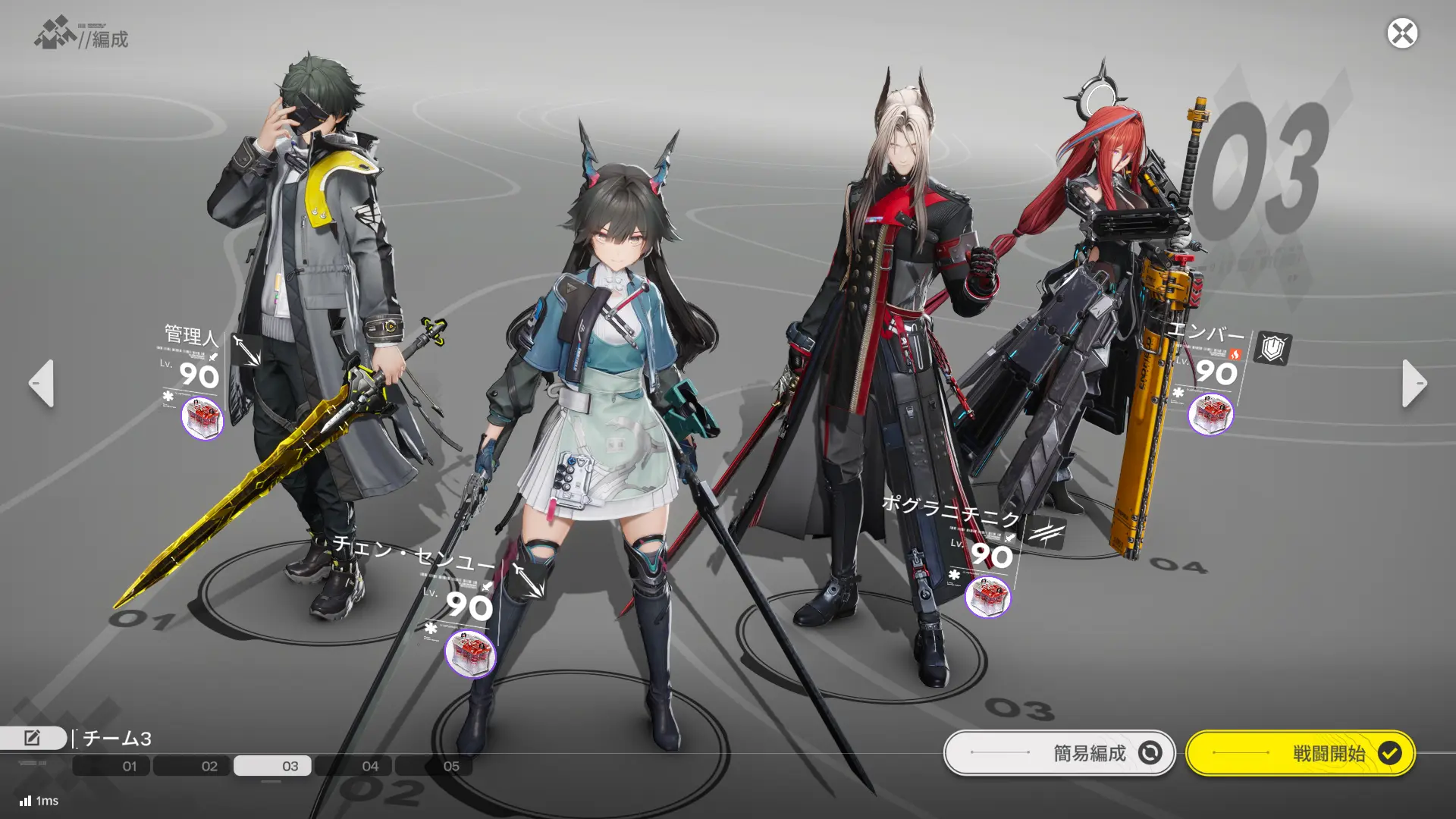Click the 簡易編成 quick formation button

pyautogui.click(x=1060, y=753)
